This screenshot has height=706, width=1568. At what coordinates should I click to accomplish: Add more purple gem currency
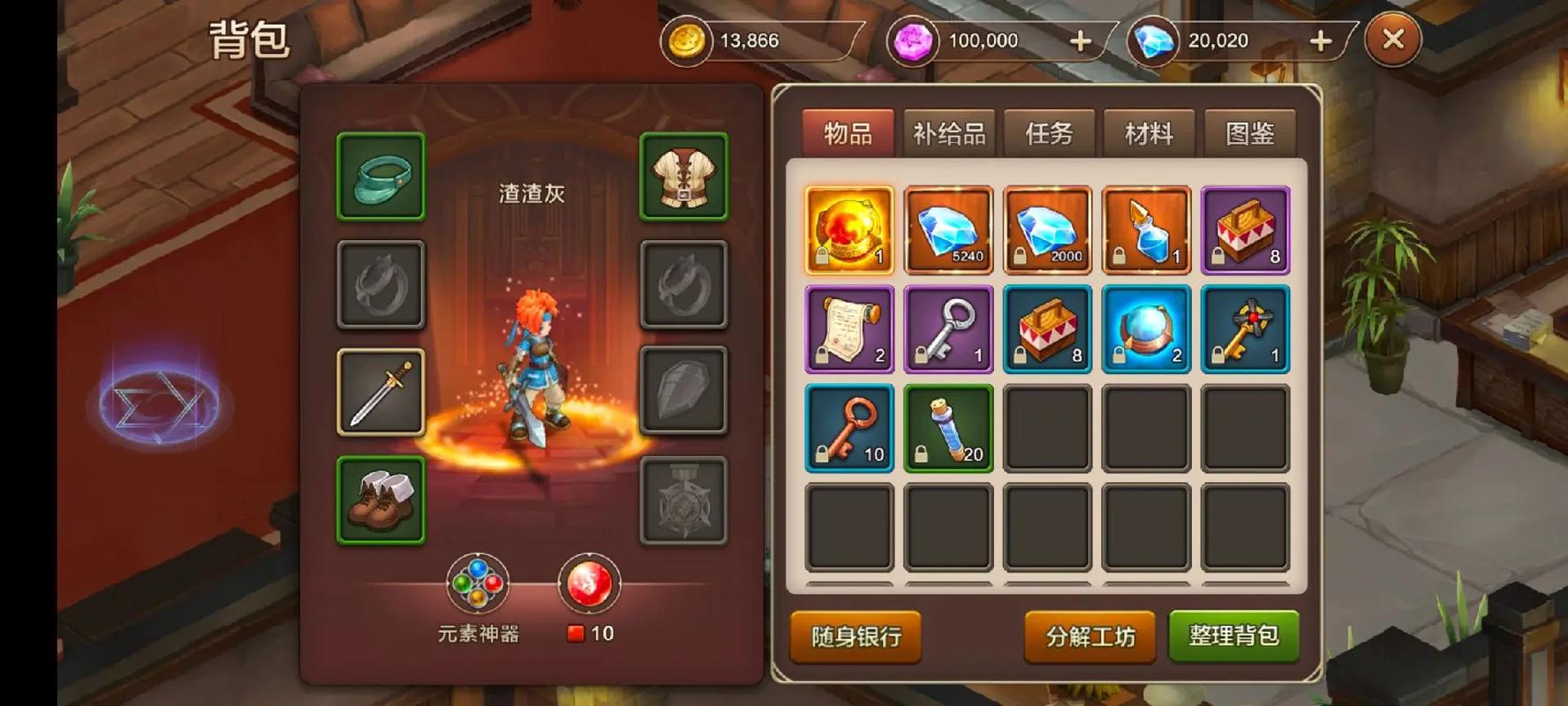point(1081,41)
